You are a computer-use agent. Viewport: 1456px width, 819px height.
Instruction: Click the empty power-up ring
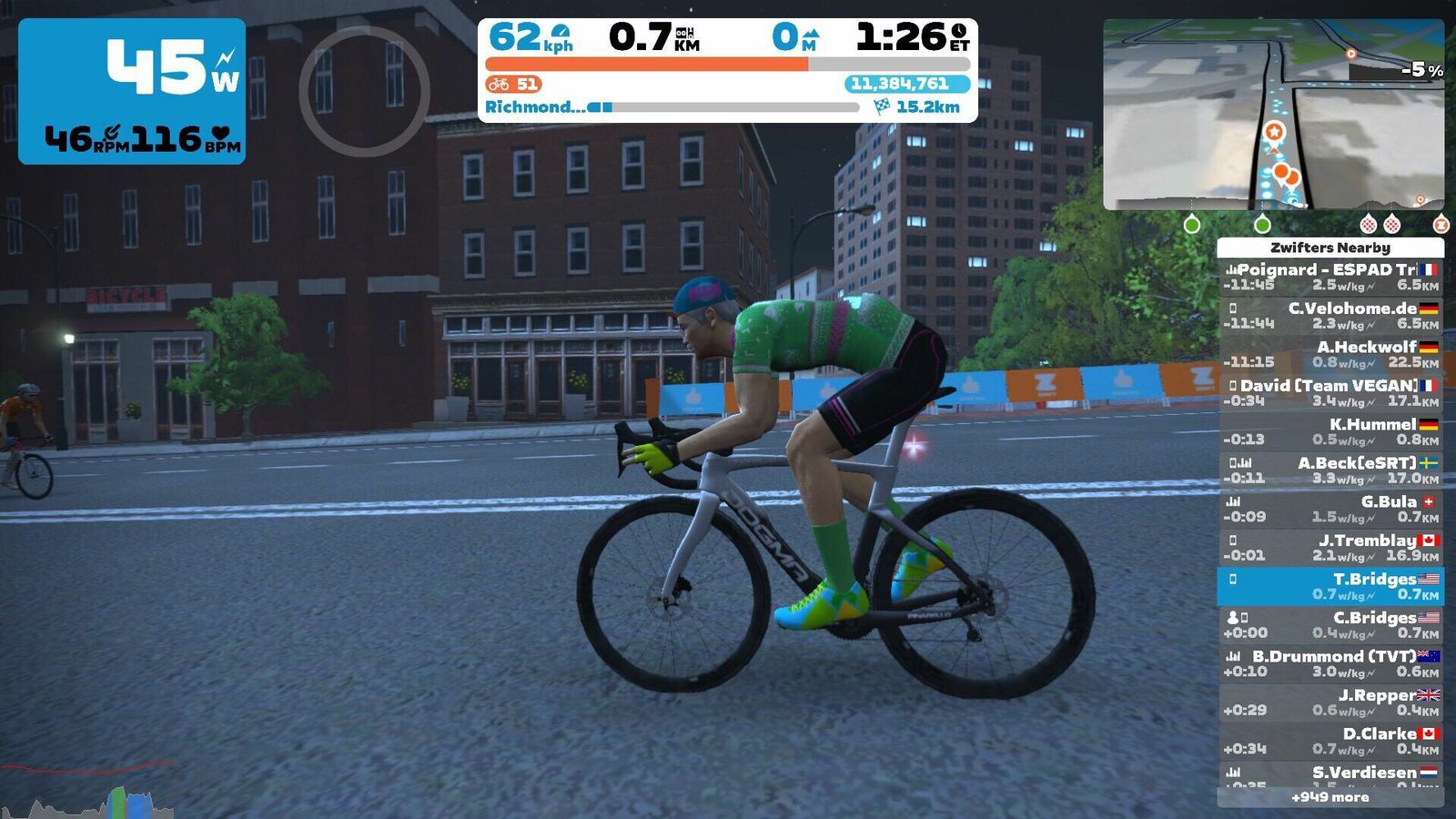pos(364,91)
